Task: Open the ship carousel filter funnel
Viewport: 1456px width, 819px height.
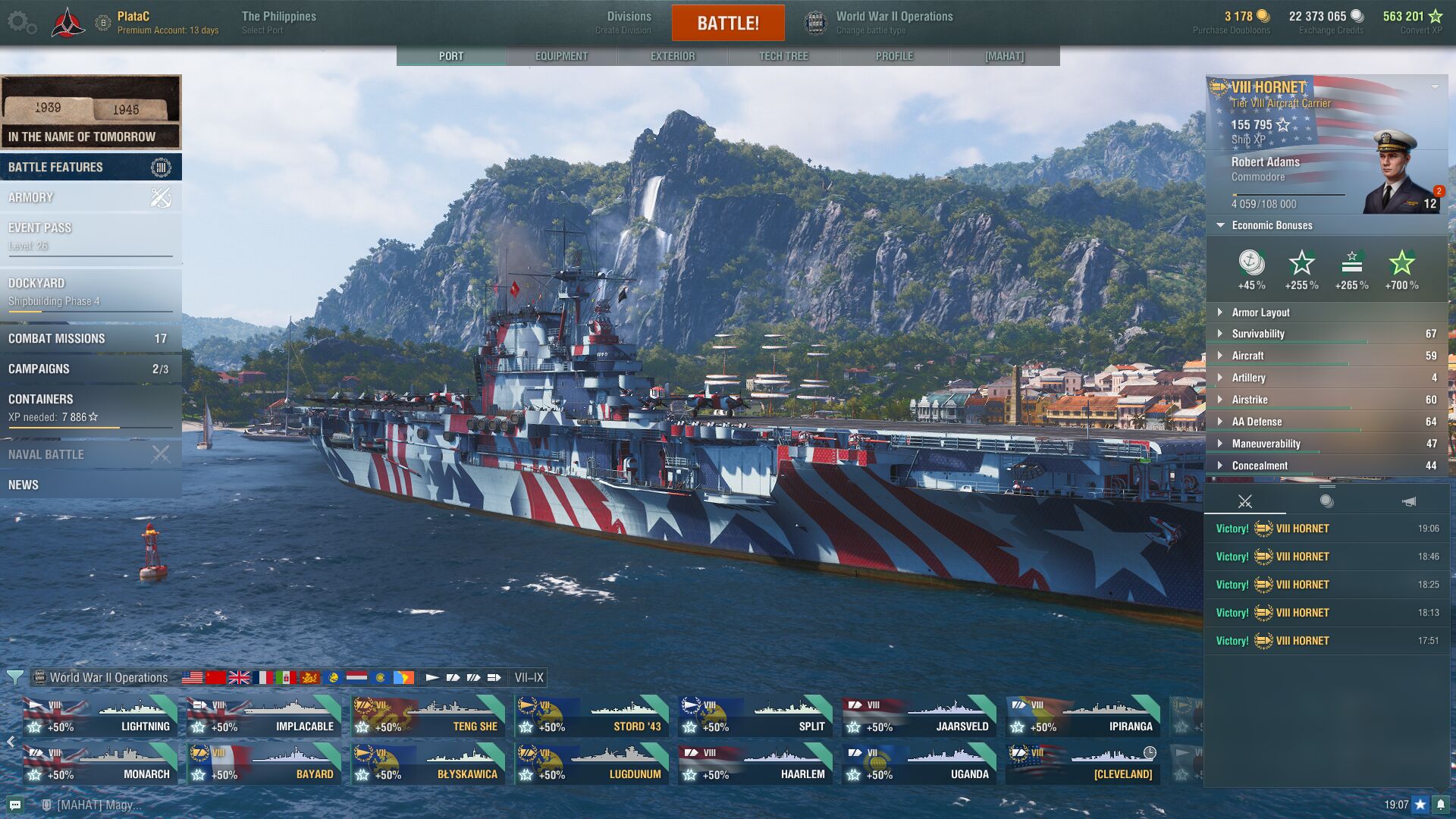Action: point(14,677)
